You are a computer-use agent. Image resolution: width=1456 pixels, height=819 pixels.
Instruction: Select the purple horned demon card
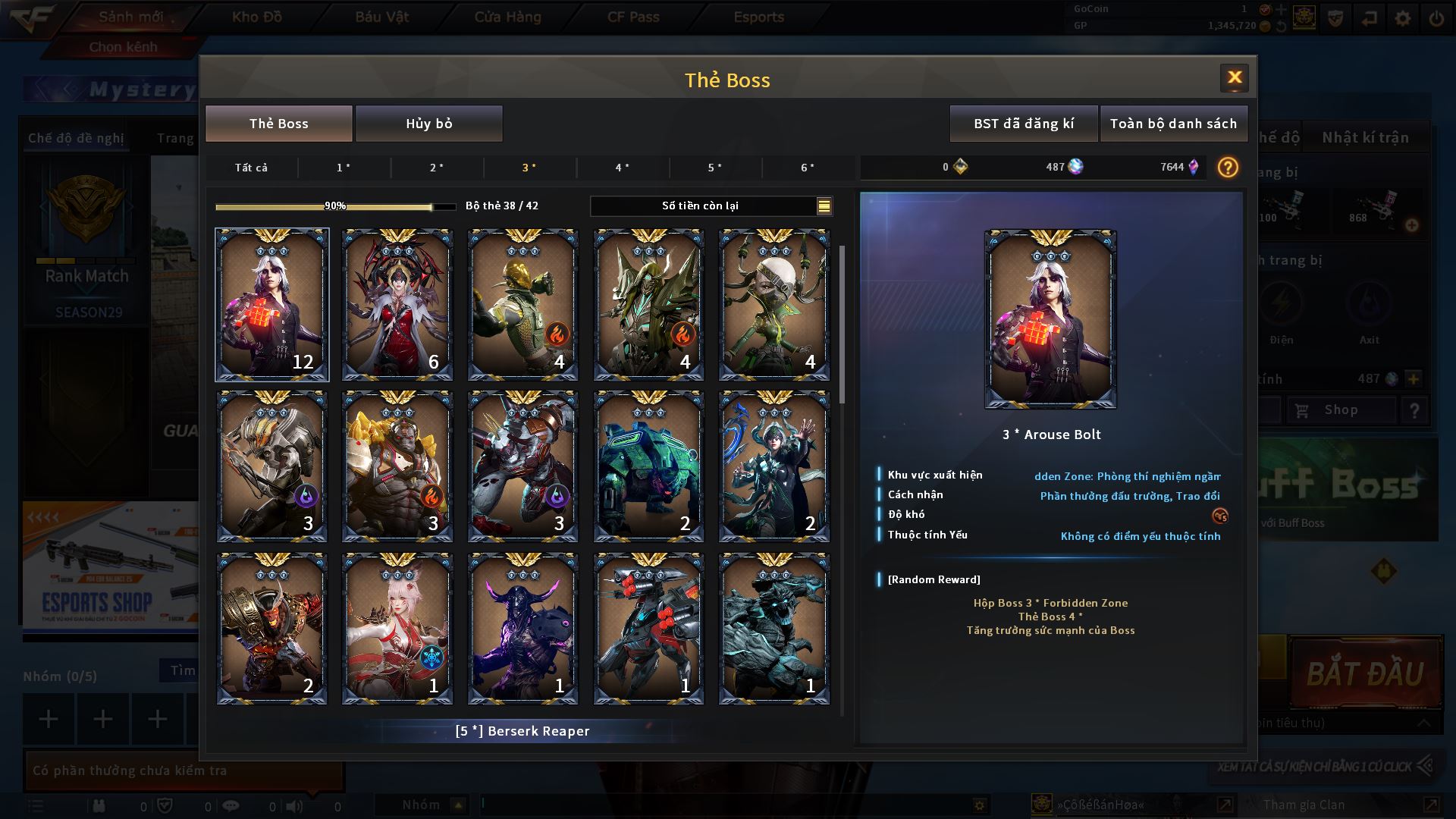click(522, 629)
